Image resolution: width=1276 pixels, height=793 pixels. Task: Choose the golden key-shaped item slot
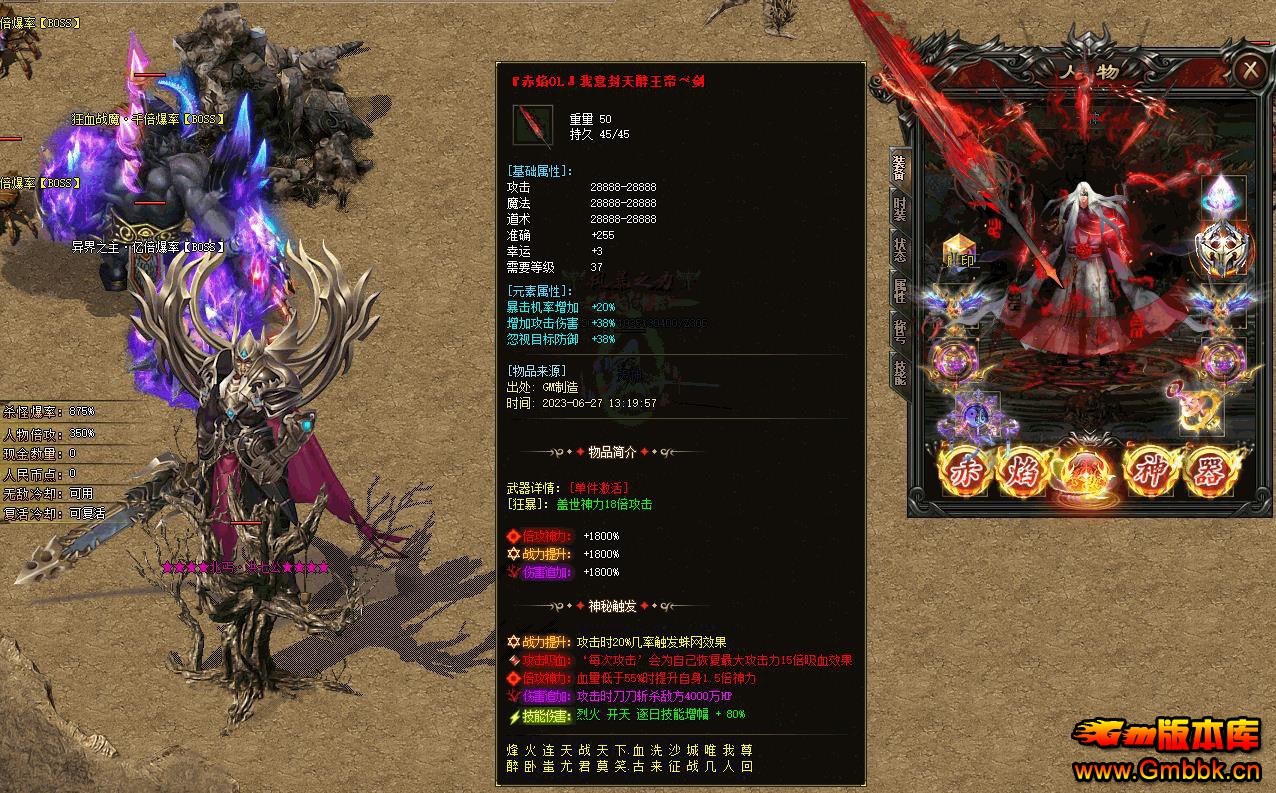tap(1196, 407)
